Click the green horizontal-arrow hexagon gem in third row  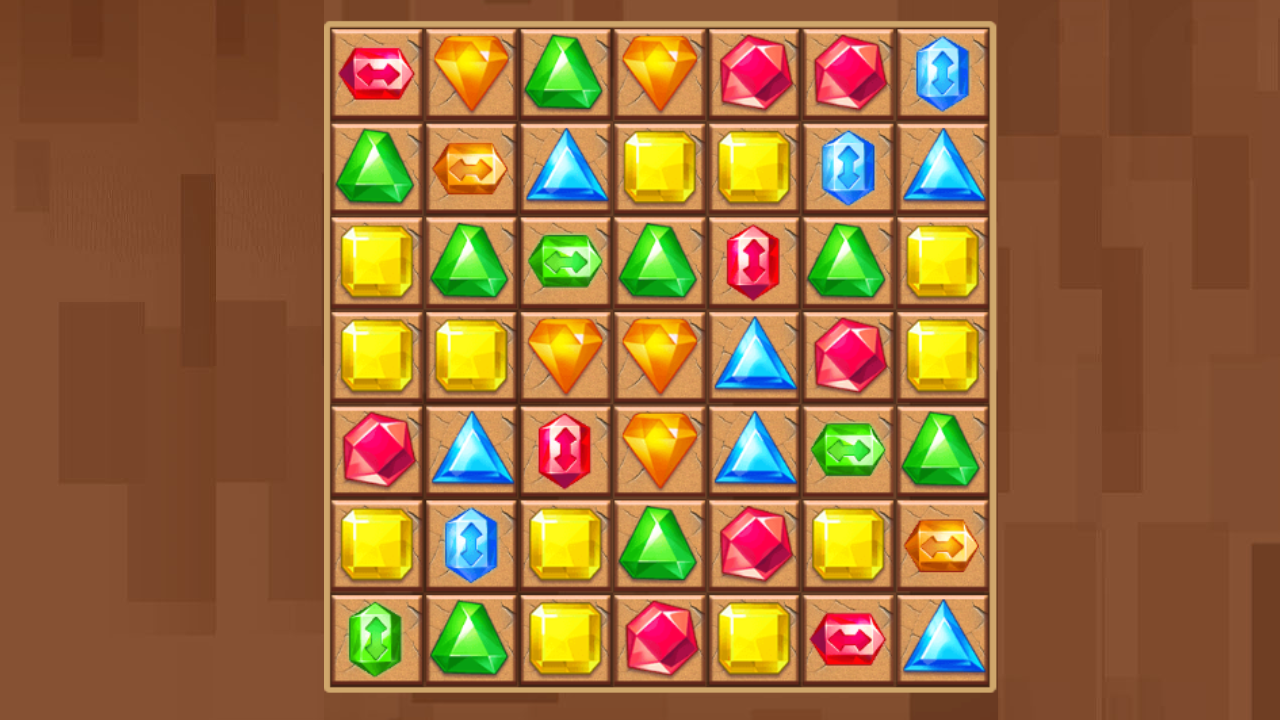point(566,262)
